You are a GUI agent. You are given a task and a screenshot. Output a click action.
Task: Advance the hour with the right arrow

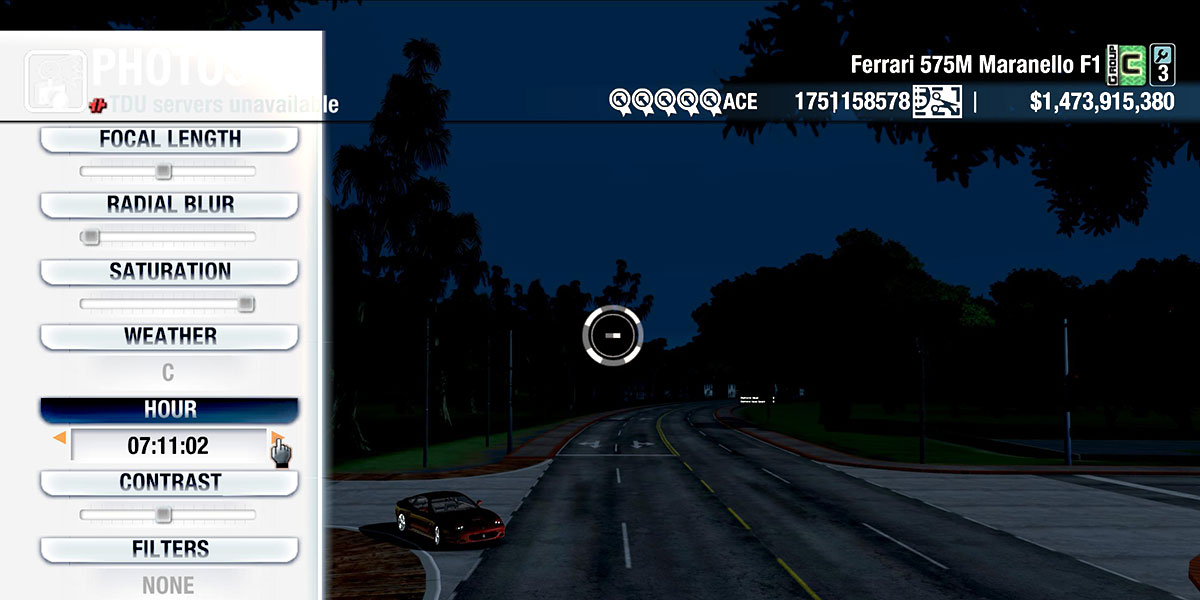[277, 438]
